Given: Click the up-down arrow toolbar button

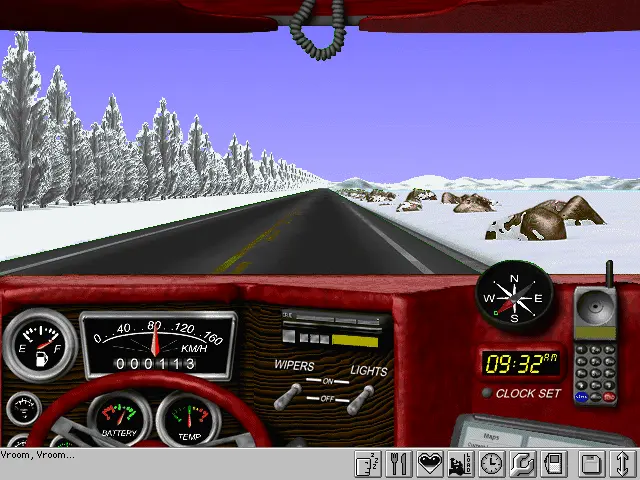Looking at the screenshot, I should (x=622, y=464).
